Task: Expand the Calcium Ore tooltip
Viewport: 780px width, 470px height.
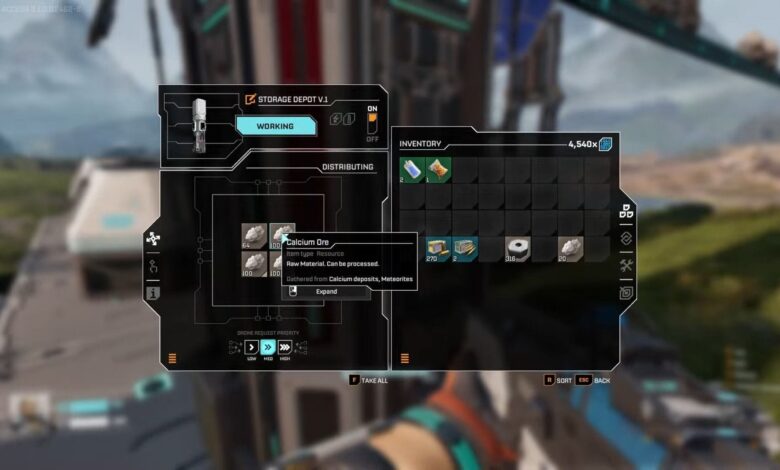Action: 325,291
